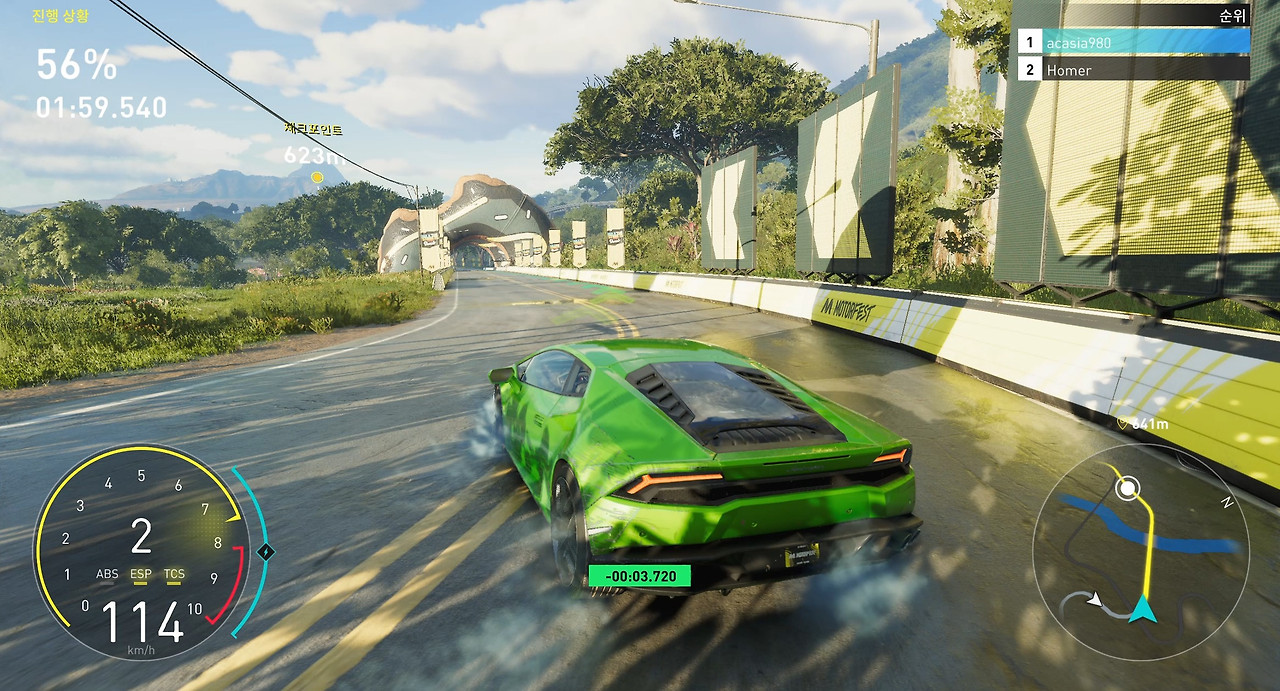Click the checkpoint marker on the minimap

pos(1128,489)
